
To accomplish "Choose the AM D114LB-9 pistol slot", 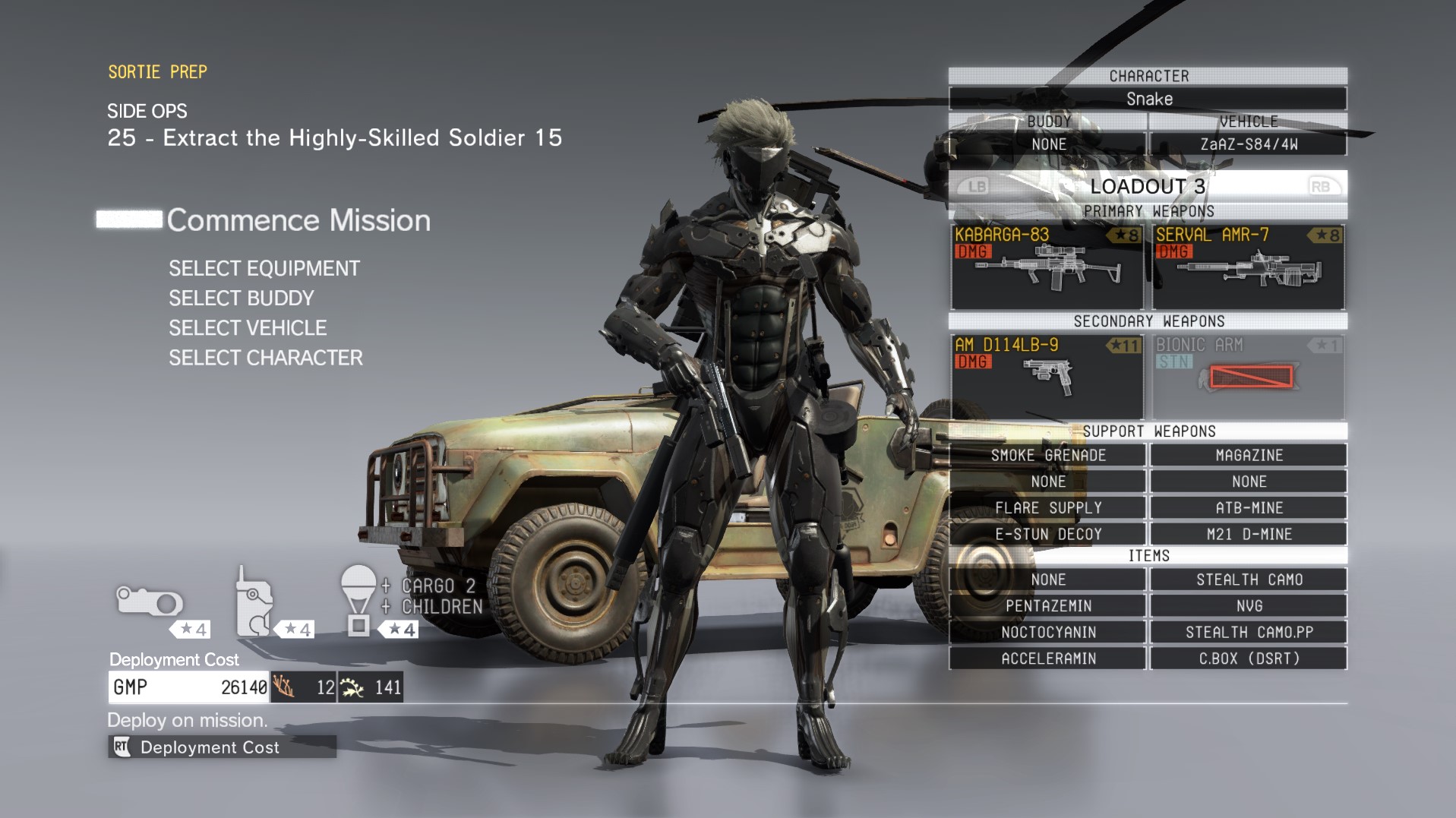I will (x=1047, y=377).
